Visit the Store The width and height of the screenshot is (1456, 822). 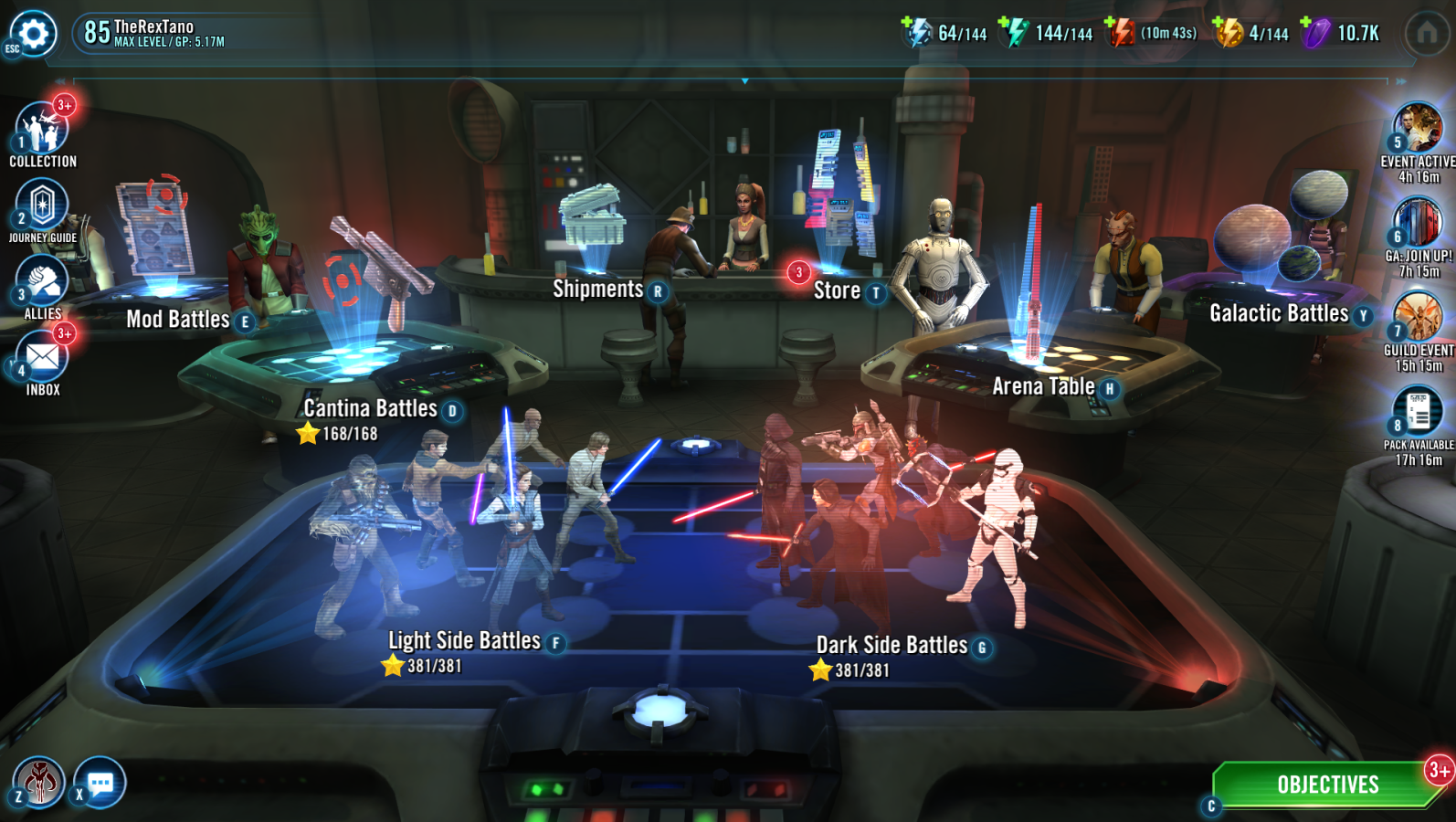(837, 290)
